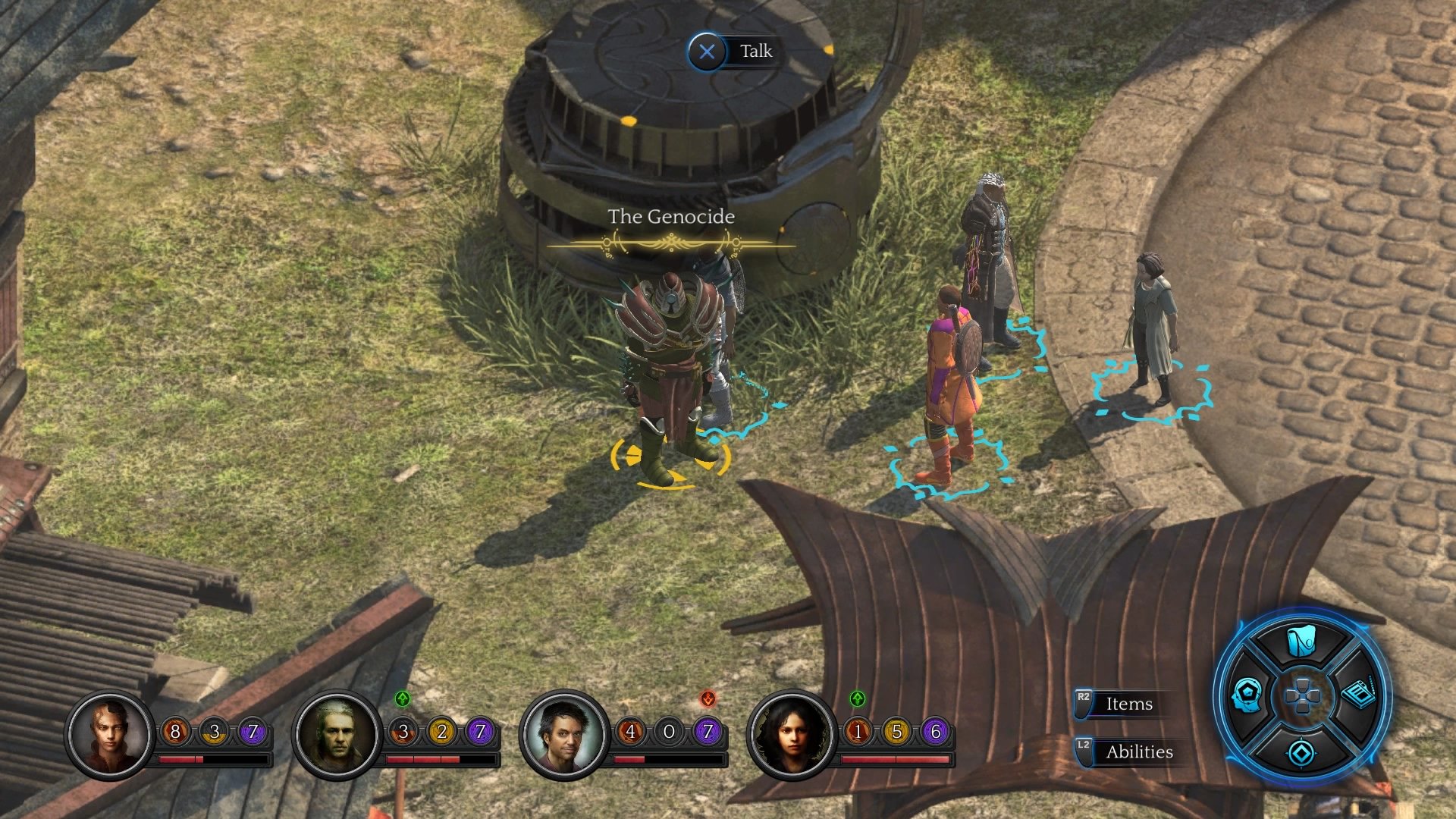Image resolution: width=1456 pixels, height=819 pixels.
Task: Open inventory via the backpack icon
Action: pos(1301,641)
